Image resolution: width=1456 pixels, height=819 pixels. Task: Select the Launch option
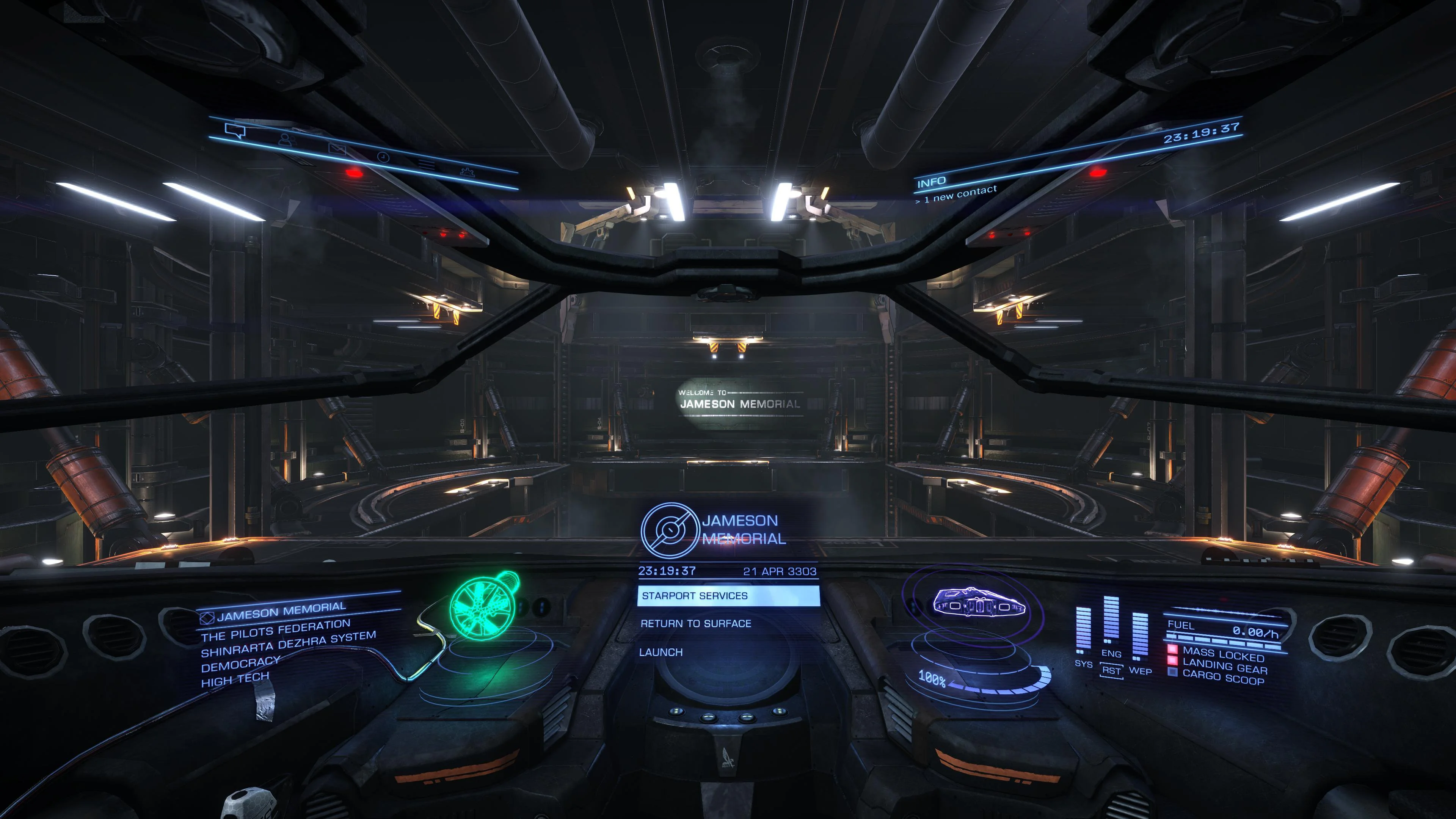661,652
